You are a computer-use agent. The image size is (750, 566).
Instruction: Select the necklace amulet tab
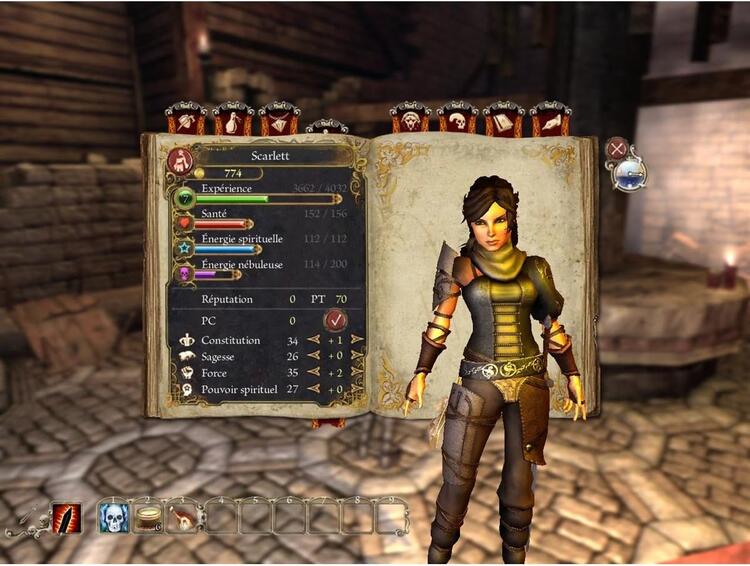[279, 121]
